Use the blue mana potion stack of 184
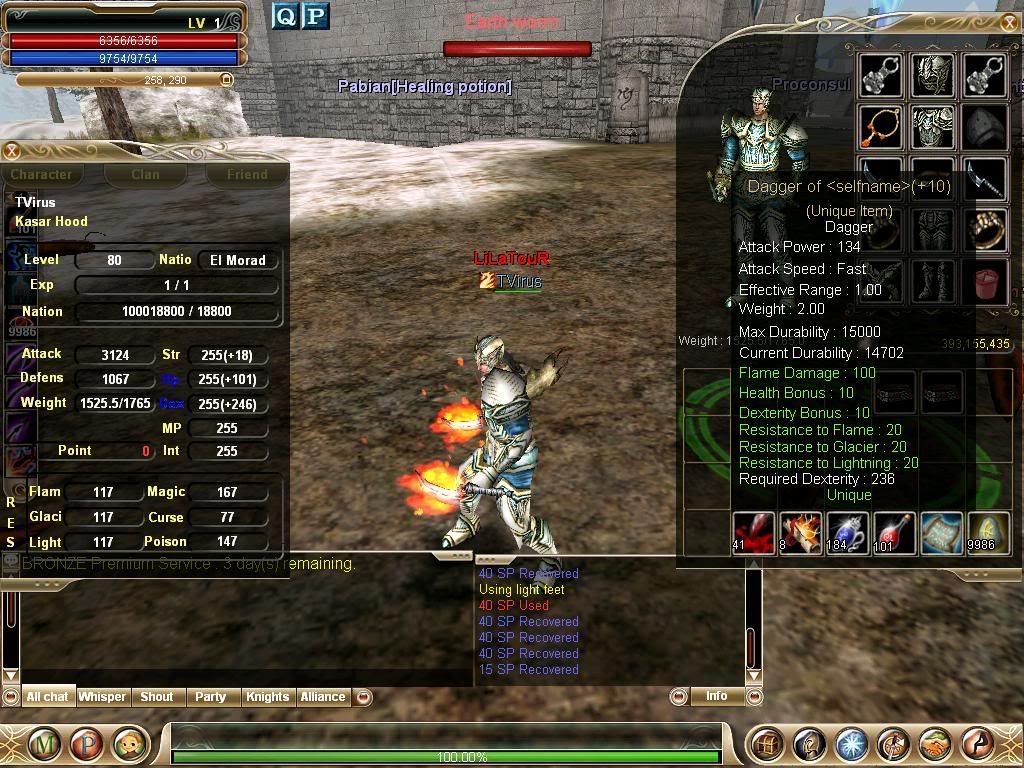This screenshot has height=768, width=1024. tap(846, 533)
